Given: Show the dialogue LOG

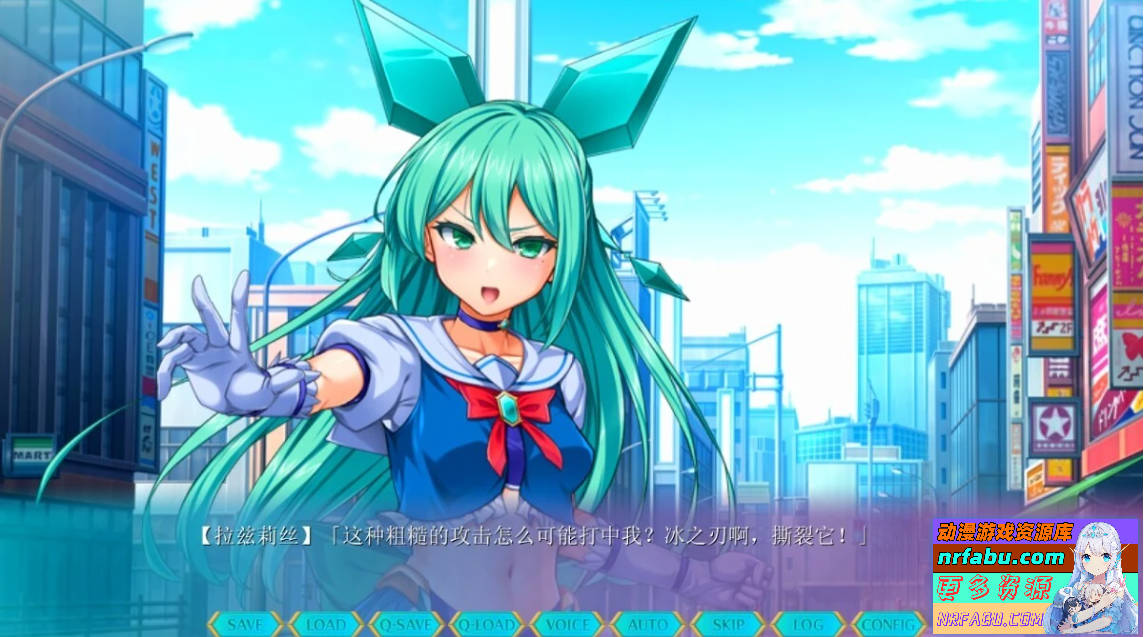Looking at the screenshot, I should pos(808,624).
